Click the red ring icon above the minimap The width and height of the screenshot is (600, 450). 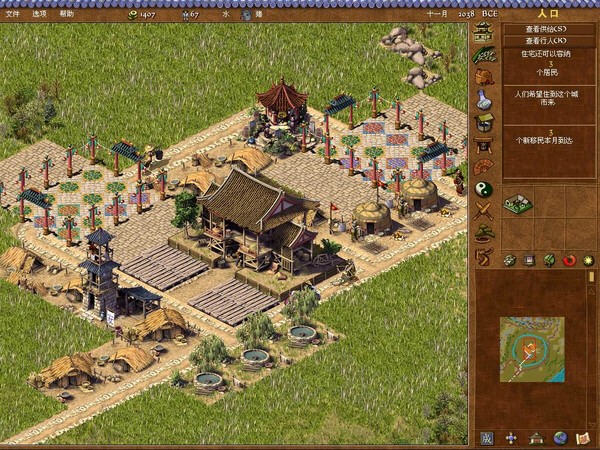[x=570, y=260]
